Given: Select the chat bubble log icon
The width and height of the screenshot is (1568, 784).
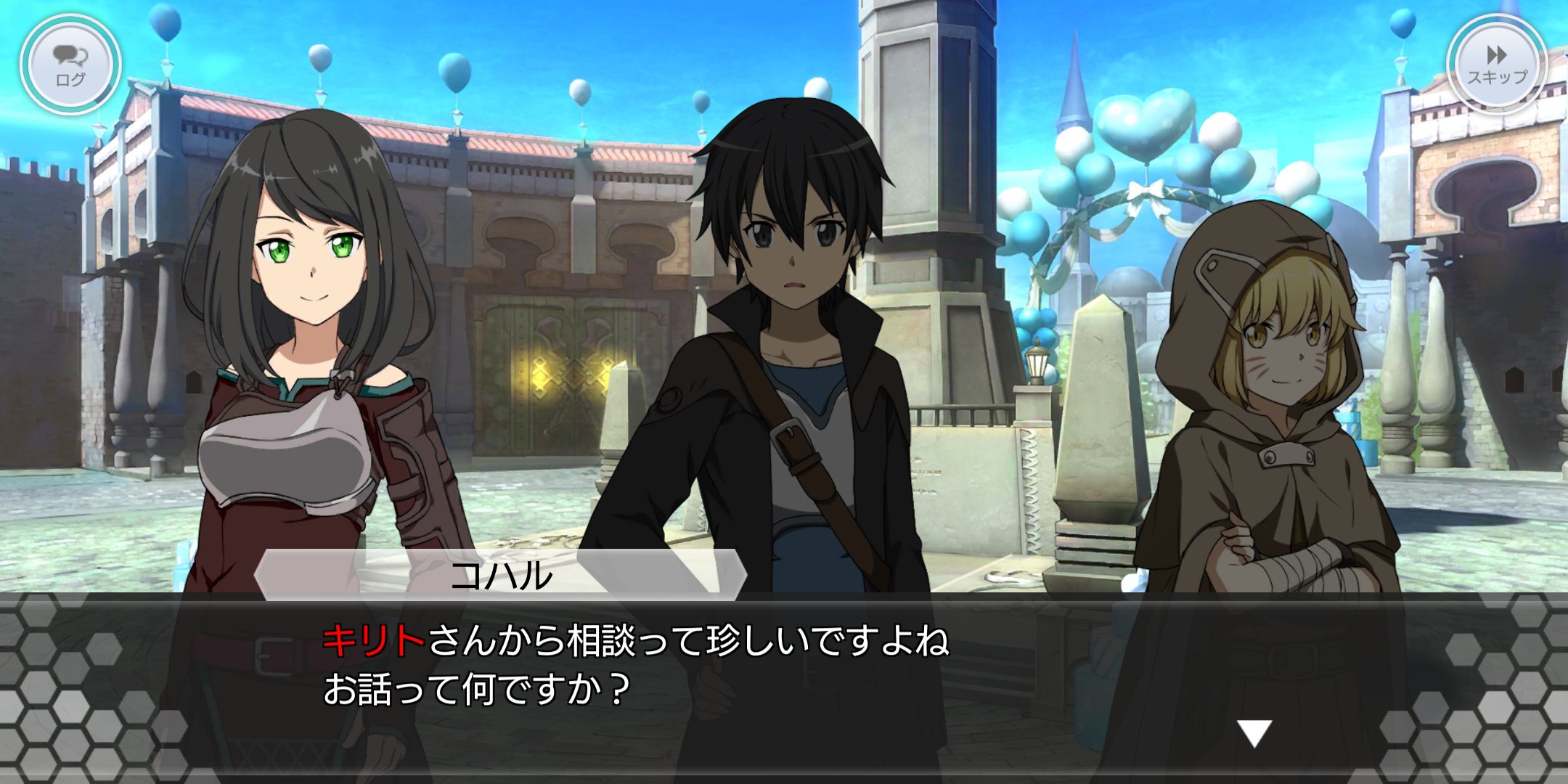Looking at the screenshot, I should (69, 58).
